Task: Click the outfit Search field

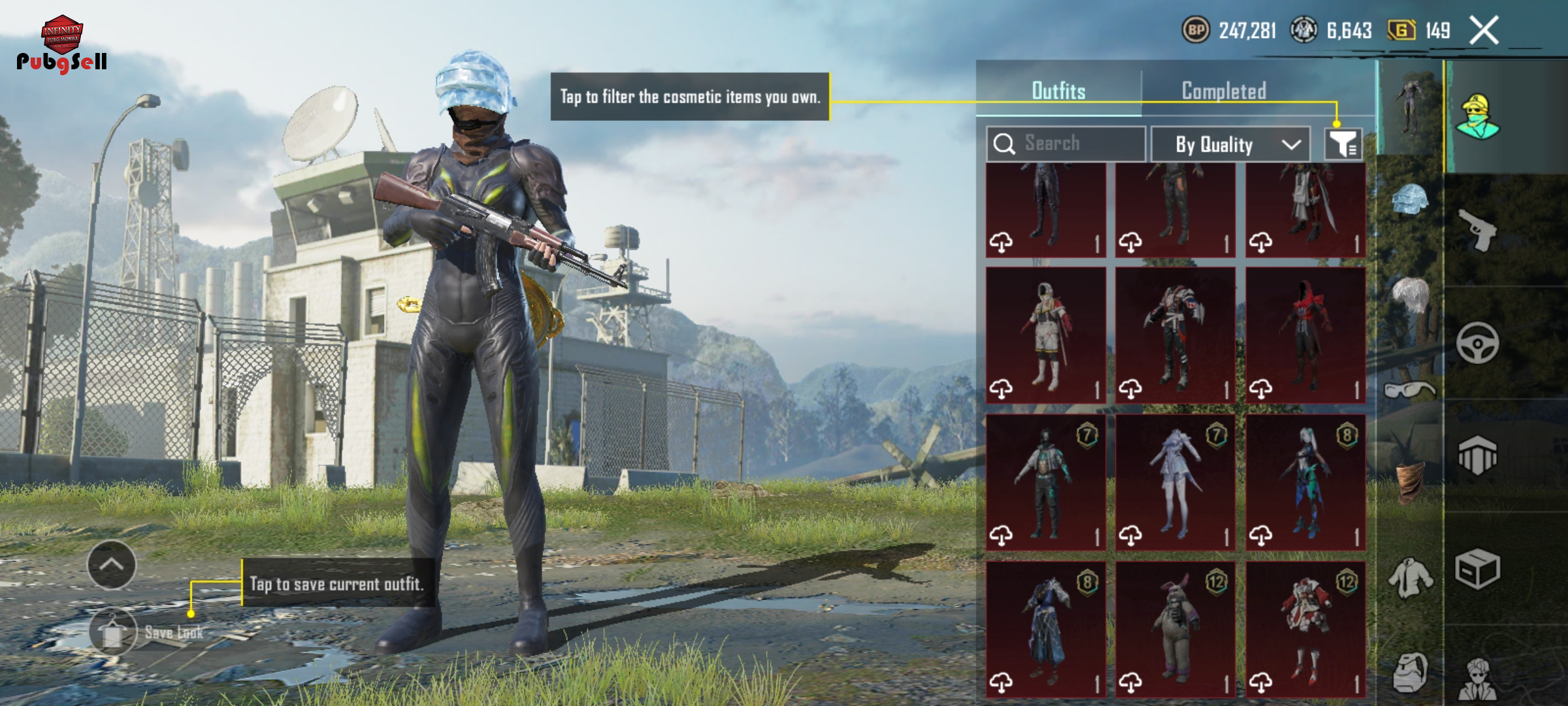Action: coord(1071,144)
